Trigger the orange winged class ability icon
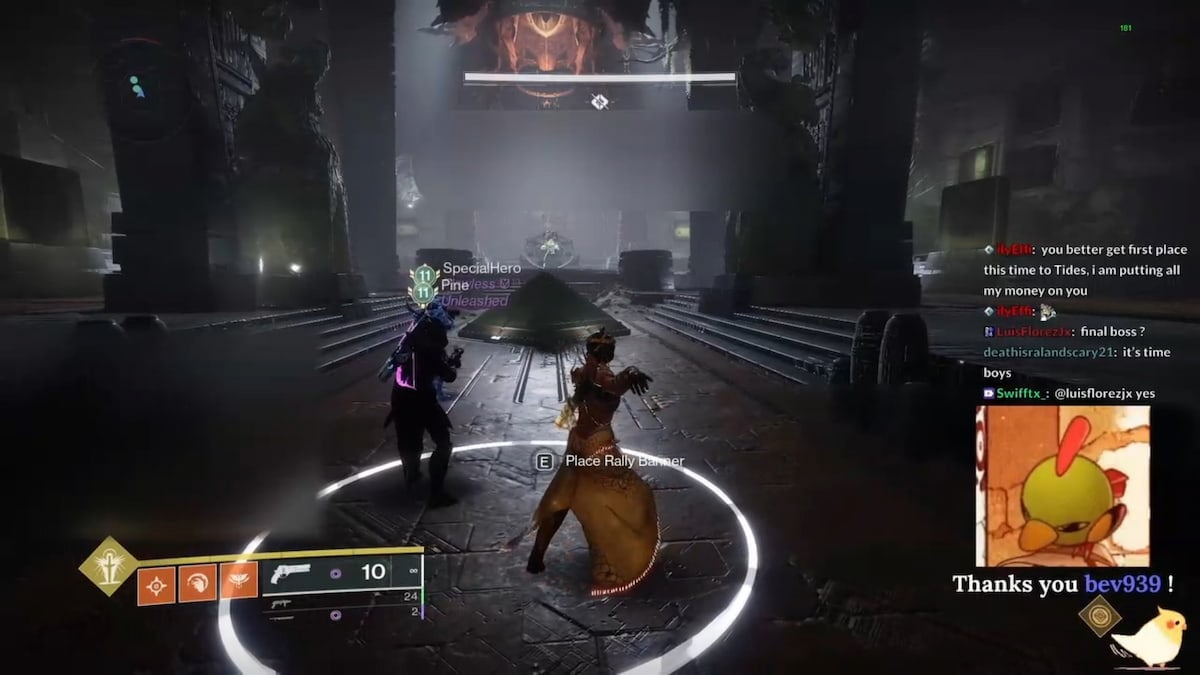 click(x=238, y=582)
